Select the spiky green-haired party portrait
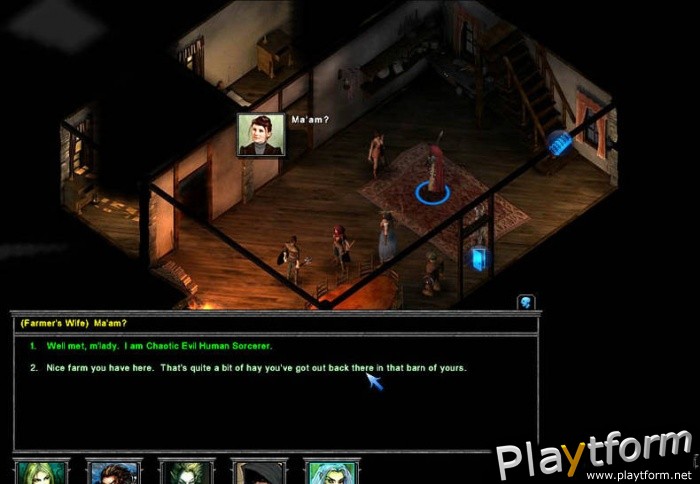 pos(186,472)
